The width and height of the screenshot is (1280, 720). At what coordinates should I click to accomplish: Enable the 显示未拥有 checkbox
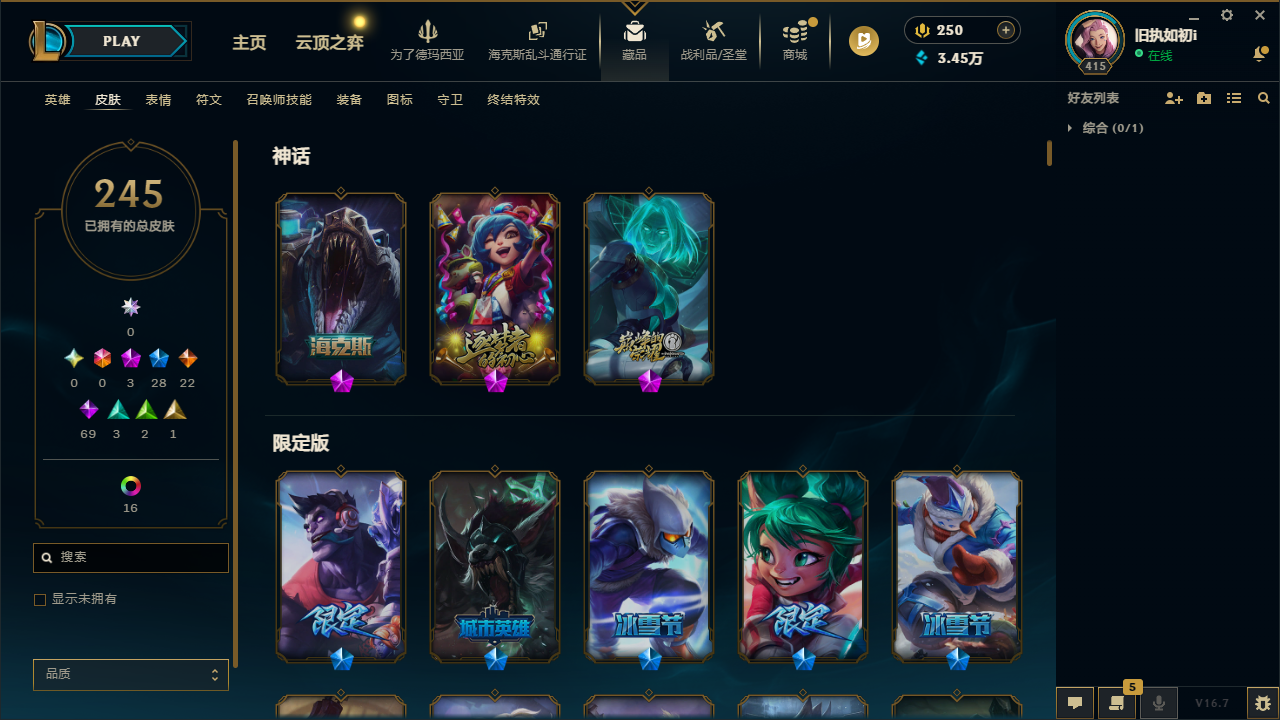(40, 599)
